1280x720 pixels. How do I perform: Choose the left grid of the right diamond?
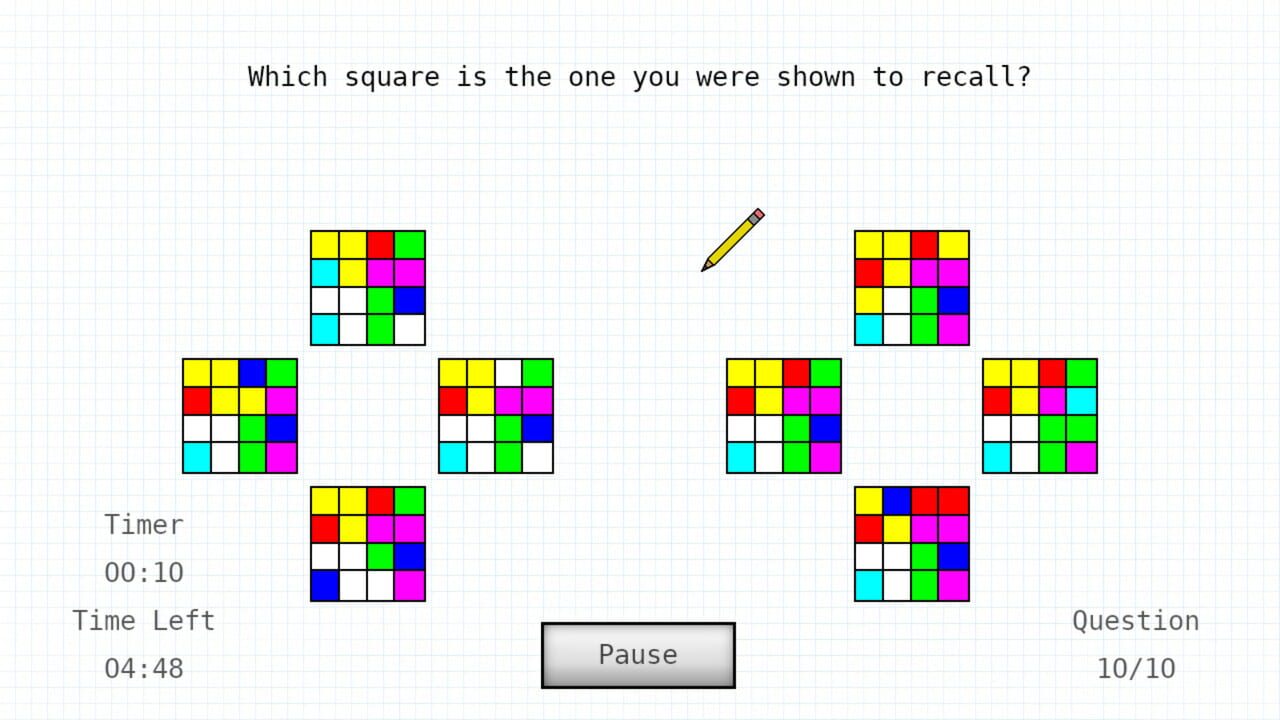pyautogui.click(x=783, y=415)
